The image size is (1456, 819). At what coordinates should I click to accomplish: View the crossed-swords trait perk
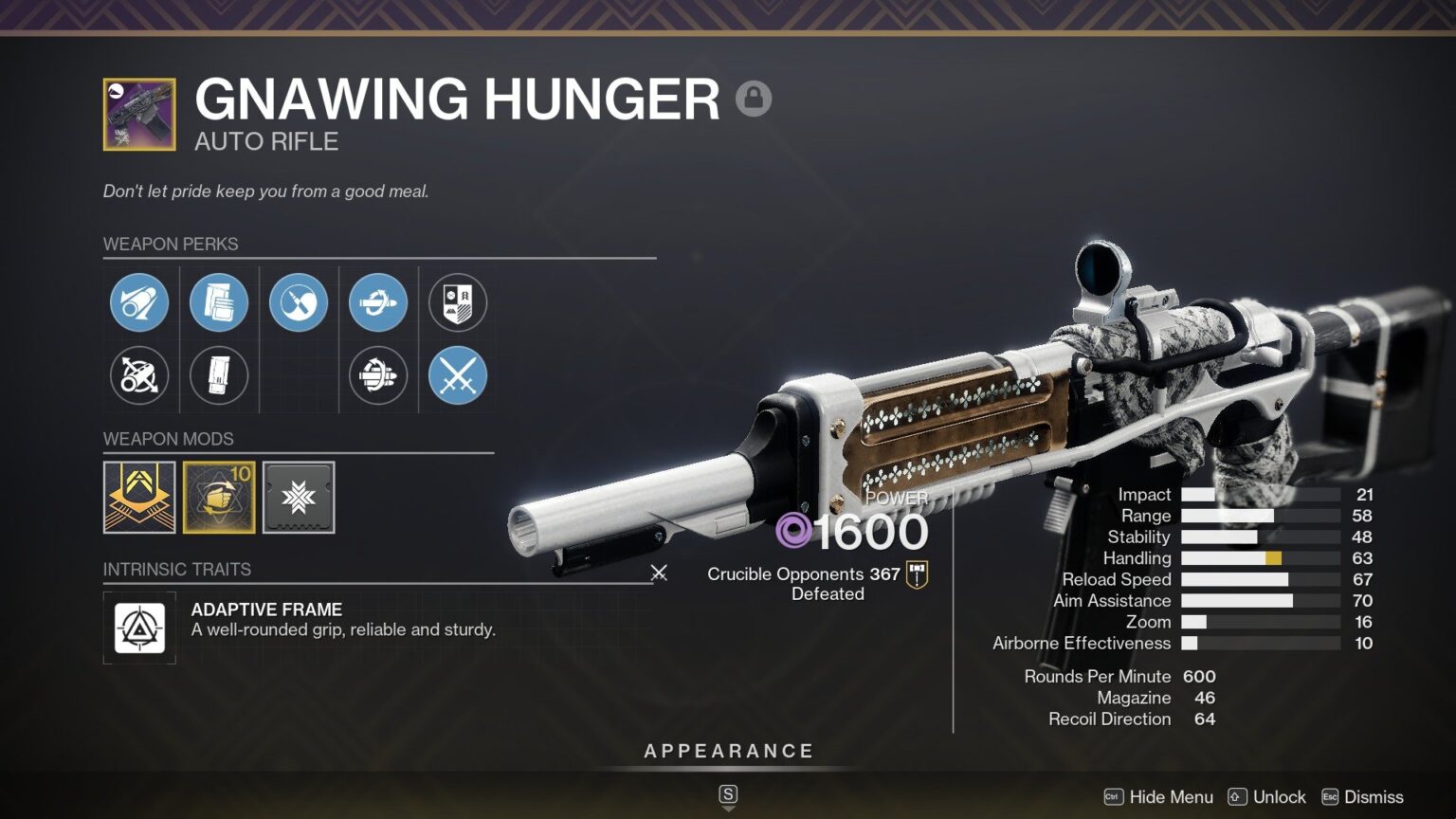pos(458,375)
